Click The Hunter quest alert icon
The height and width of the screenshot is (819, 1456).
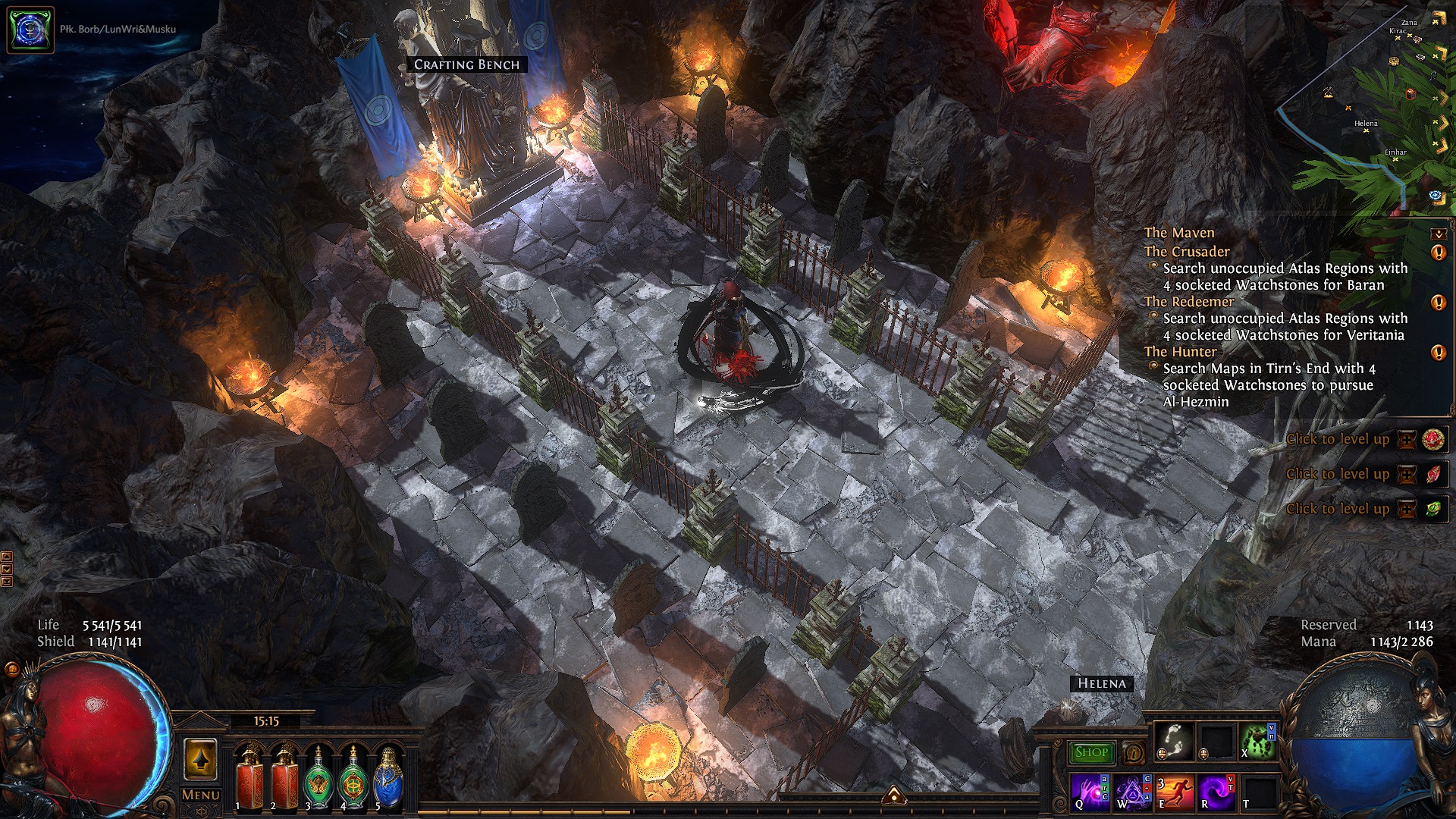(1438, 353)
